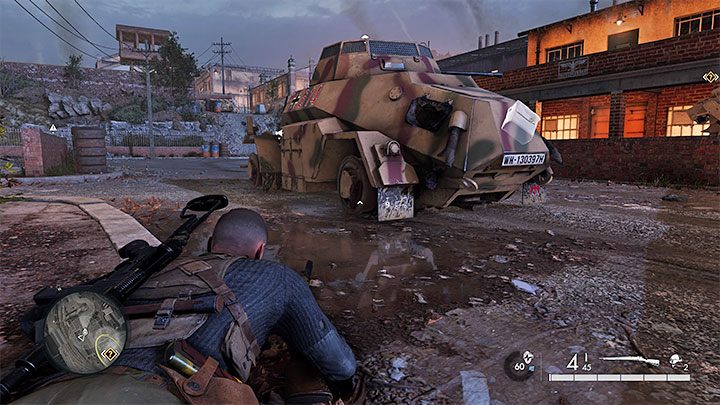The height and width of the screenshot is (405, 720).
Task: Select the skull icon beside the rifle
Action: pyautogui.click(x=675, y=361)
